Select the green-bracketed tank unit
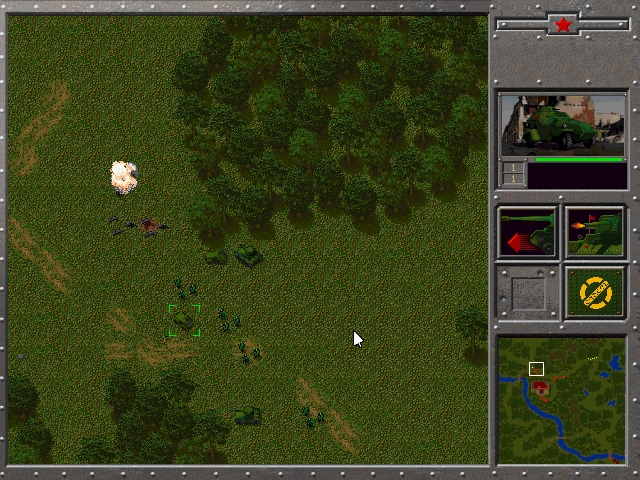 184,320
